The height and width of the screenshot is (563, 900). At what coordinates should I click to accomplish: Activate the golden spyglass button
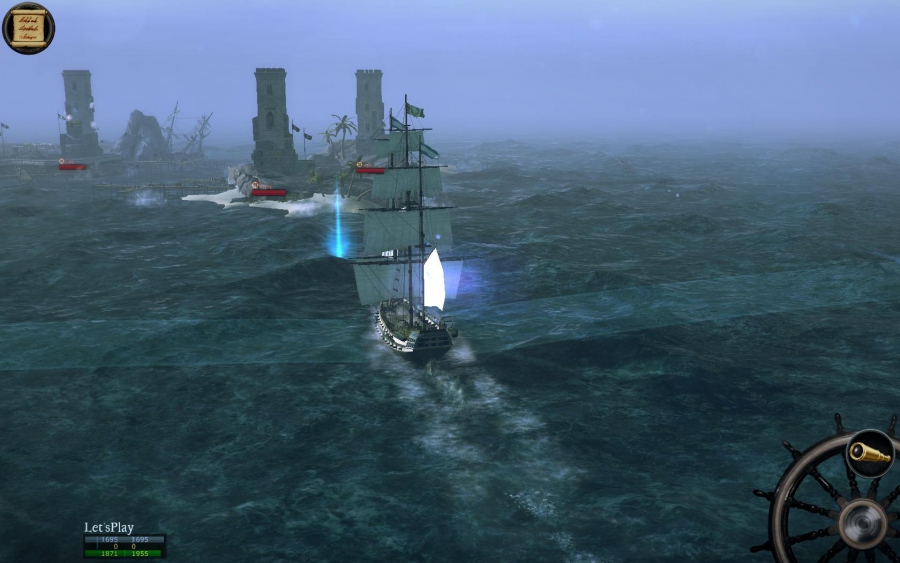pyautogui.click(x=869, y=453)
